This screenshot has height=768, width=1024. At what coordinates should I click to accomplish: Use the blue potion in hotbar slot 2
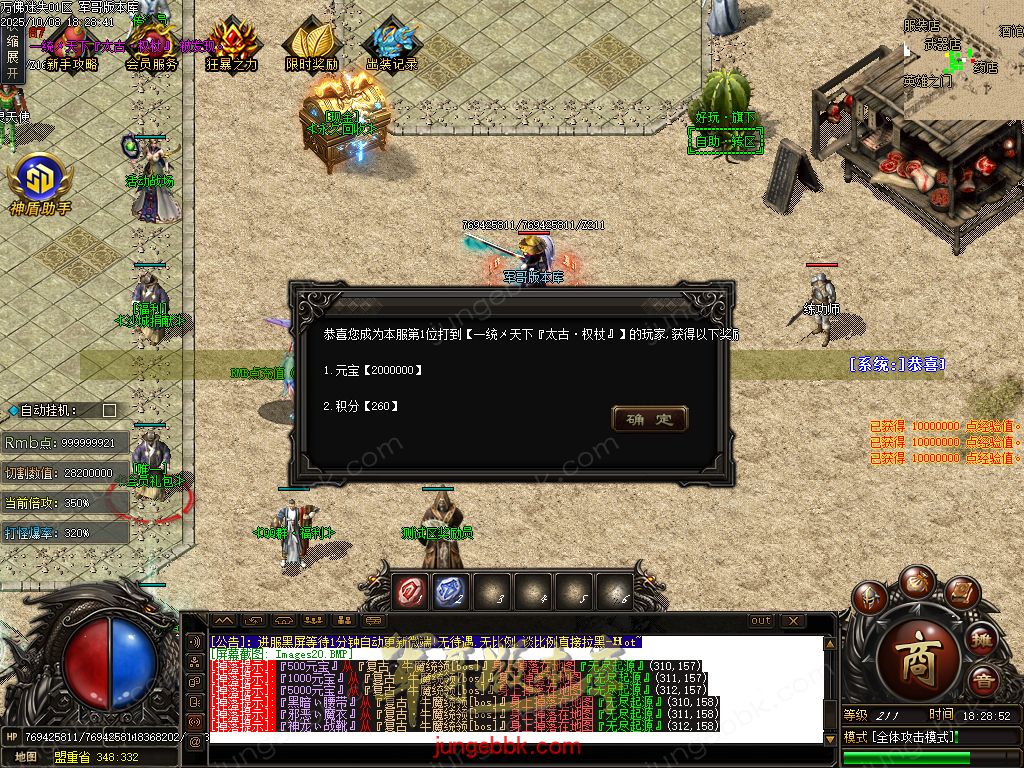(449, 591)
